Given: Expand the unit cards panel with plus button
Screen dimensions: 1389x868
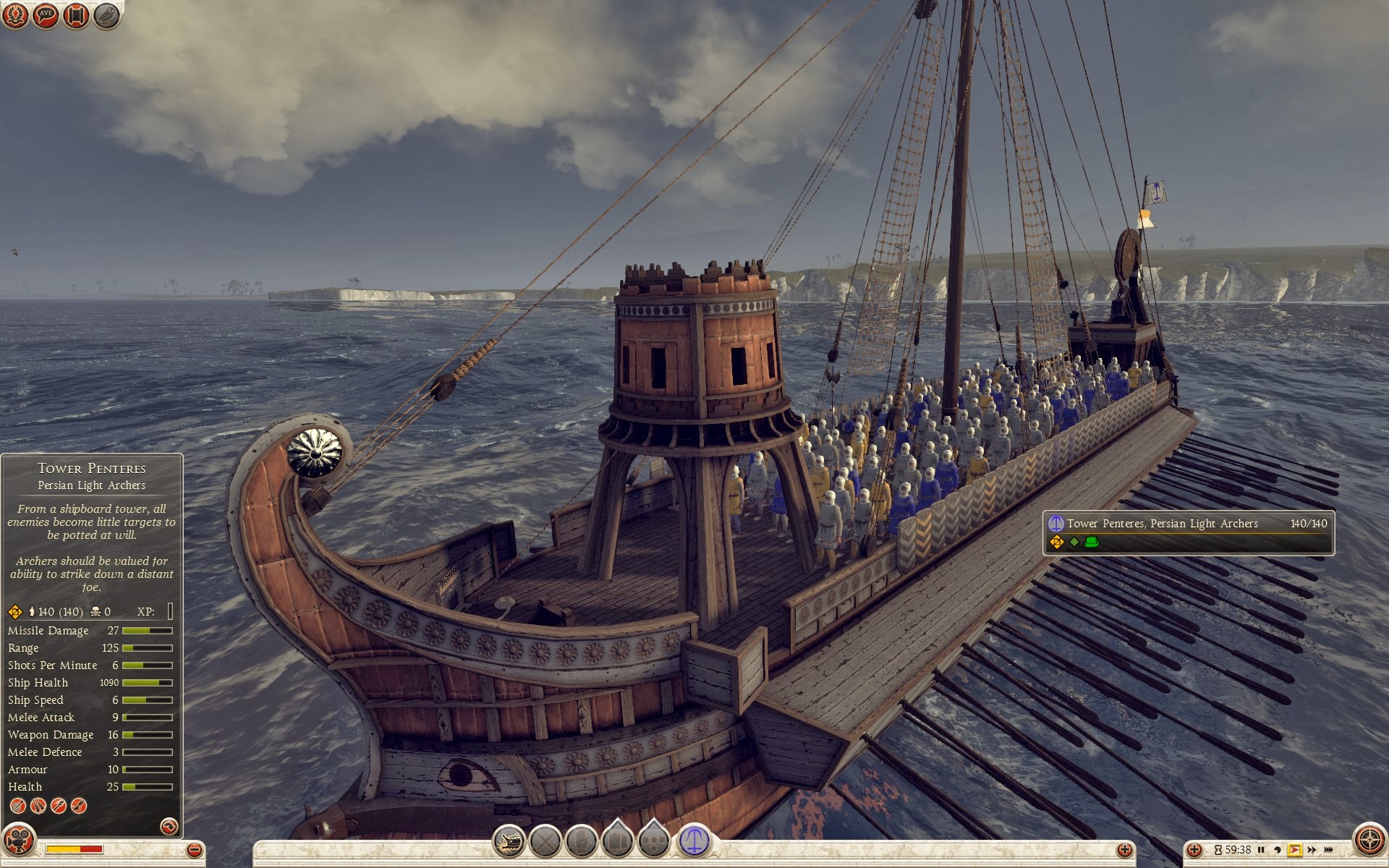Looking at the screenshot, I should (1124, 850).
